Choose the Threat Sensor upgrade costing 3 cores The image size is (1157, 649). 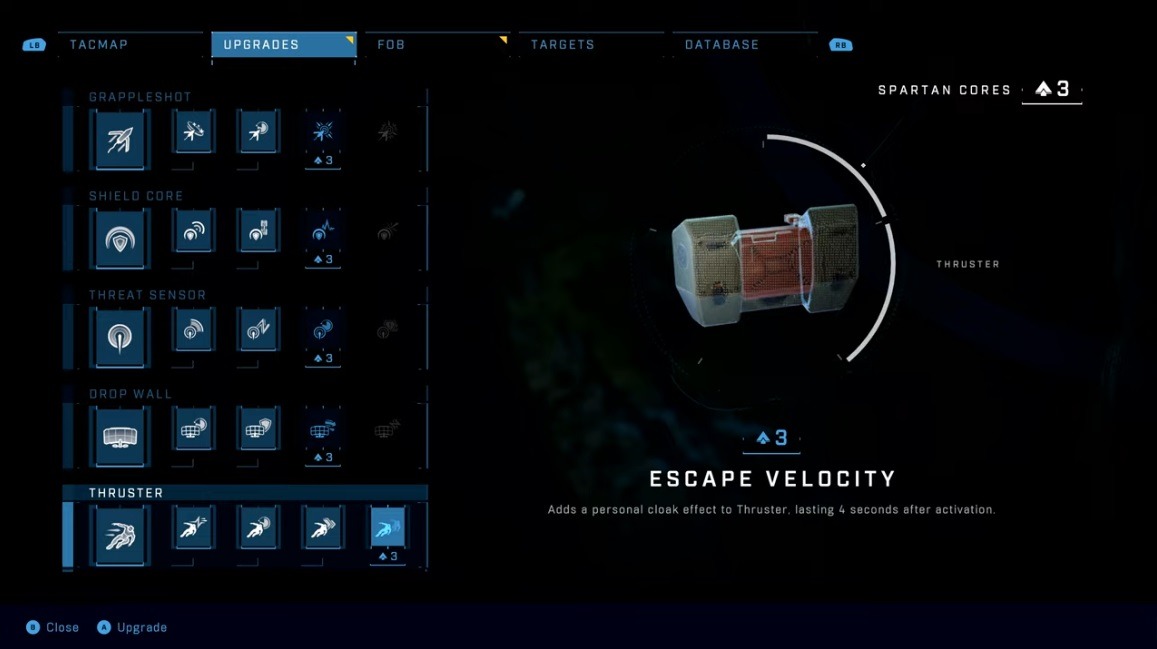pyautogui.click(x=323, y=330)
